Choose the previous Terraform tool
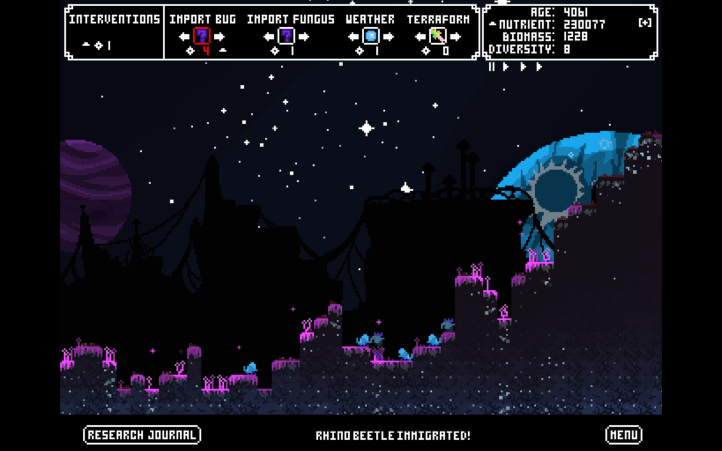This screenshot has height=451, width=722. point(420,37)
